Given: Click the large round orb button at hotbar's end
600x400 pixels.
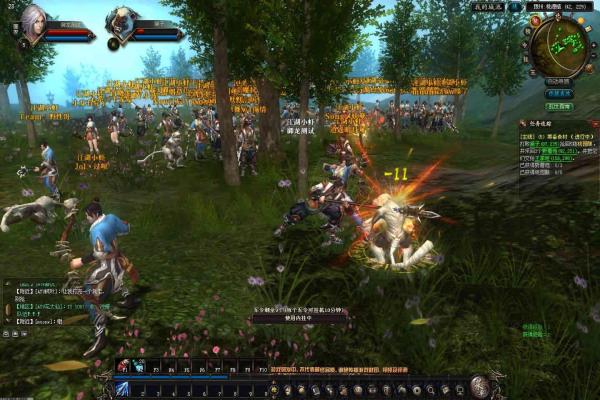Looking at the screenshot, I should [481, 386].
